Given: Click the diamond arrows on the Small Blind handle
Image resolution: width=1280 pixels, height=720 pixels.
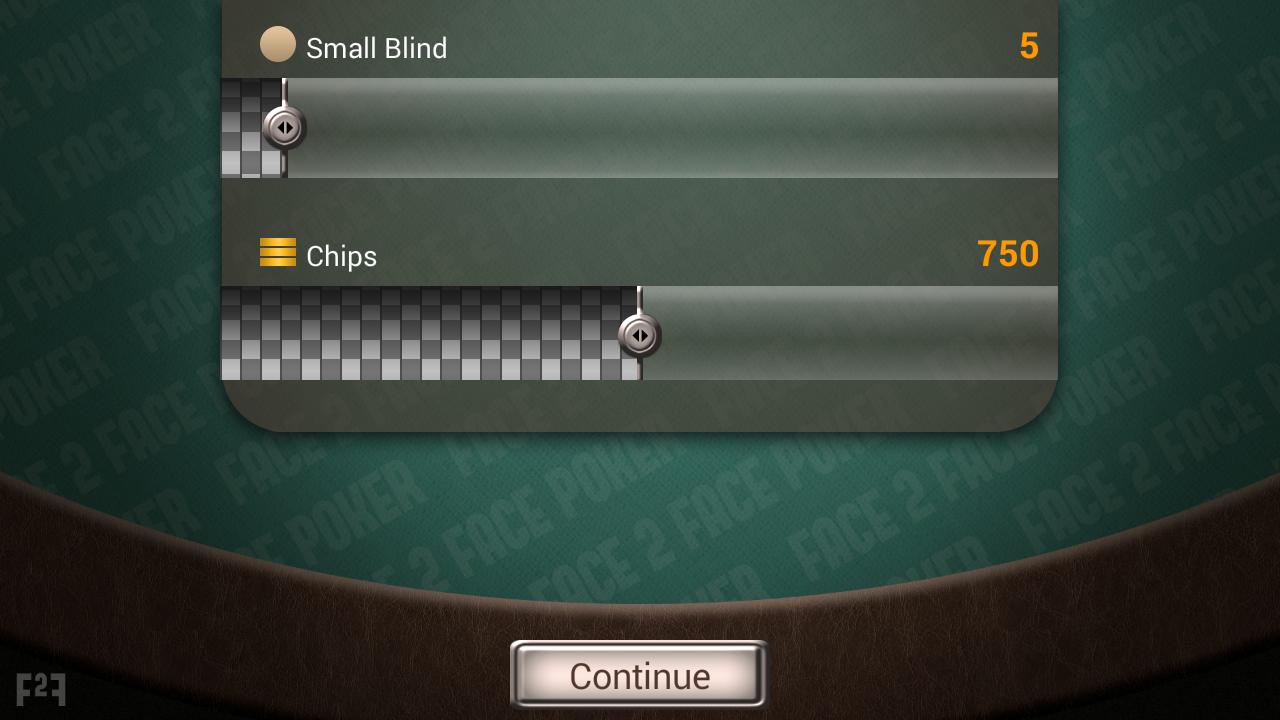Looking at the screenshot, I should click(x=283, y=128).
